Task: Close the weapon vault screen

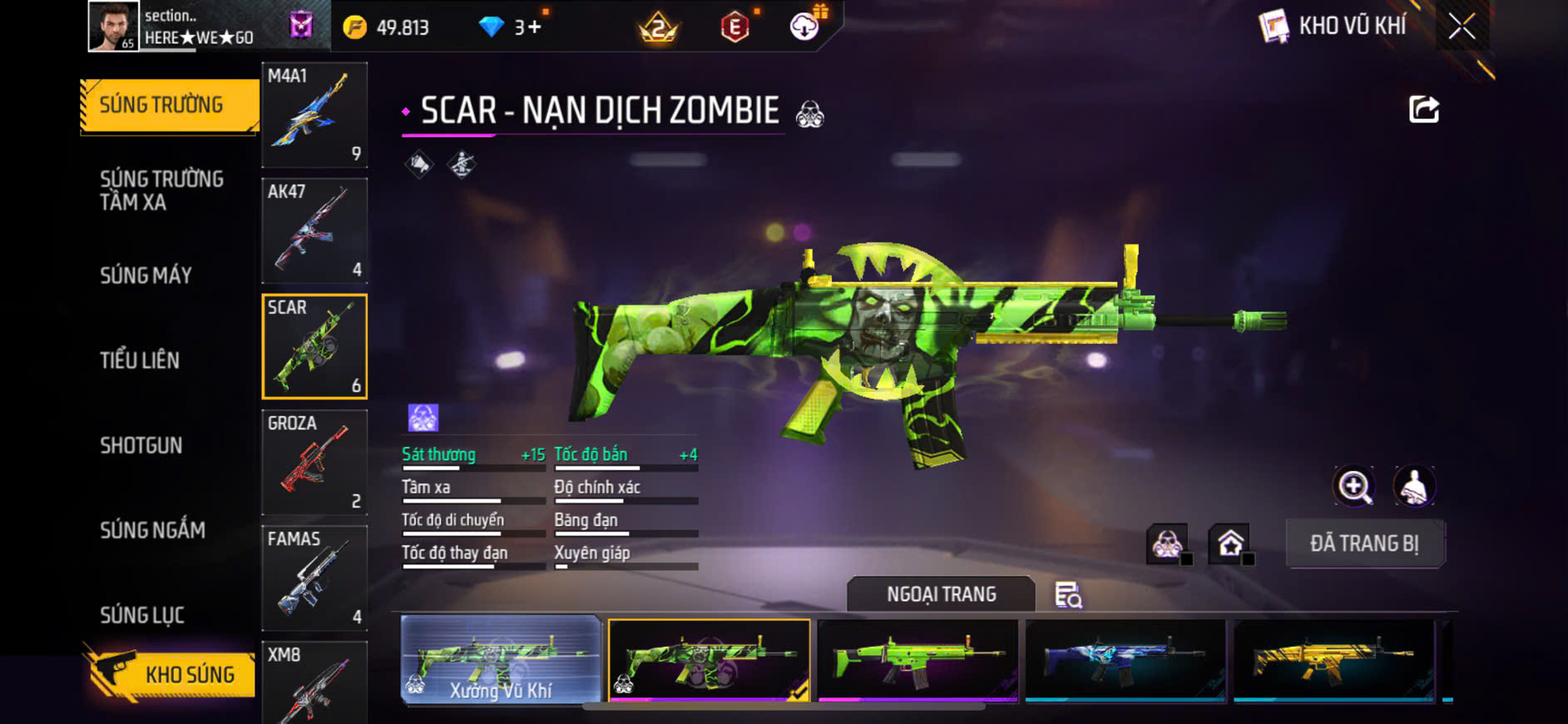Action: 1462,27
